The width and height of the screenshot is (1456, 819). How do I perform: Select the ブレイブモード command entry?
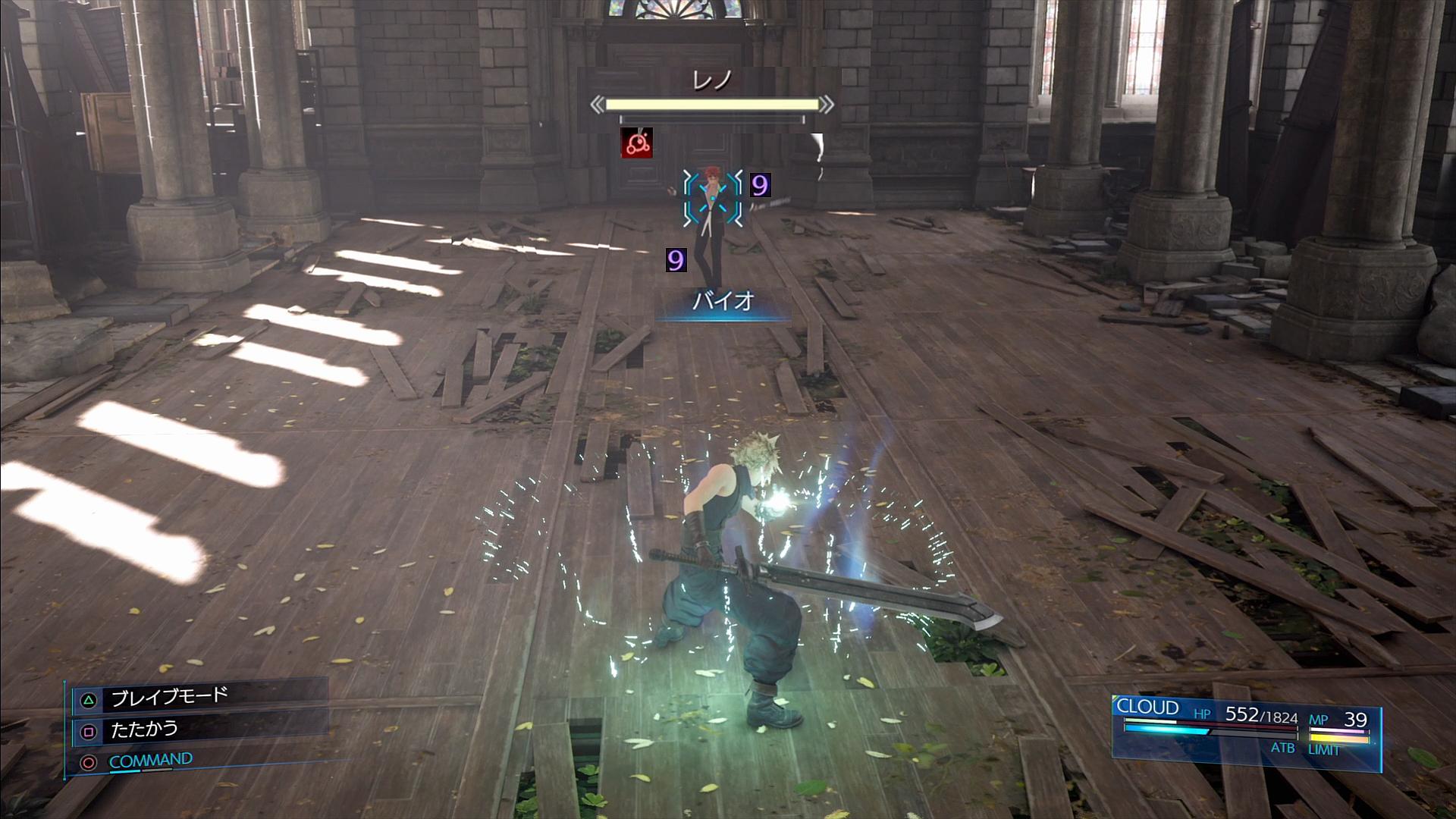[x=169, y=698]
